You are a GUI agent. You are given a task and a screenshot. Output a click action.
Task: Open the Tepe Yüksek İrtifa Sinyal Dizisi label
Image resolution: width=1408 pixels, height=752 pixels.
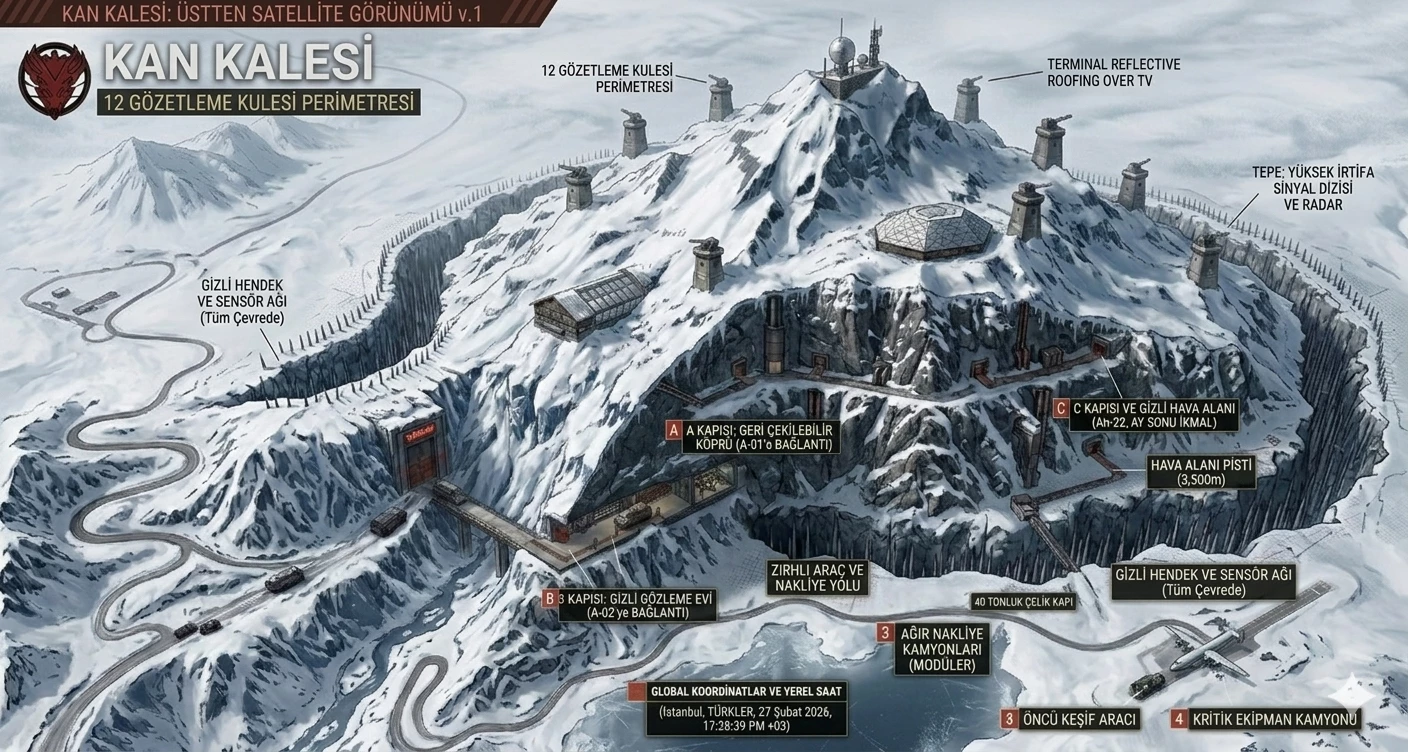tap(1312, 188)
